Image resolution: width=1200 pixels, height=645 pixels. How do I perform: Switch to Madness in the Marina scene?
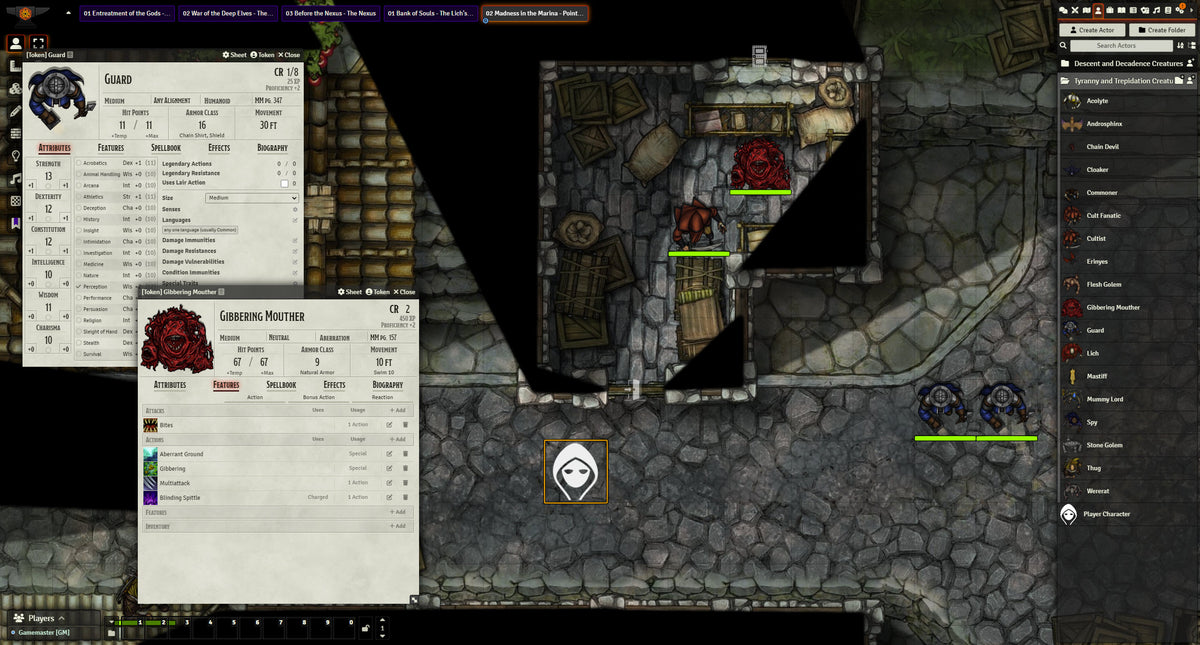pos(534,14)
